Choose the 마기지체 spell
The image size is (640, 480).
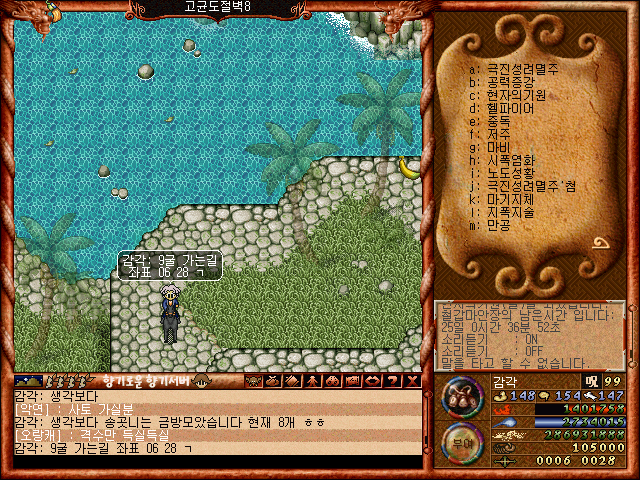click(510, 200)
